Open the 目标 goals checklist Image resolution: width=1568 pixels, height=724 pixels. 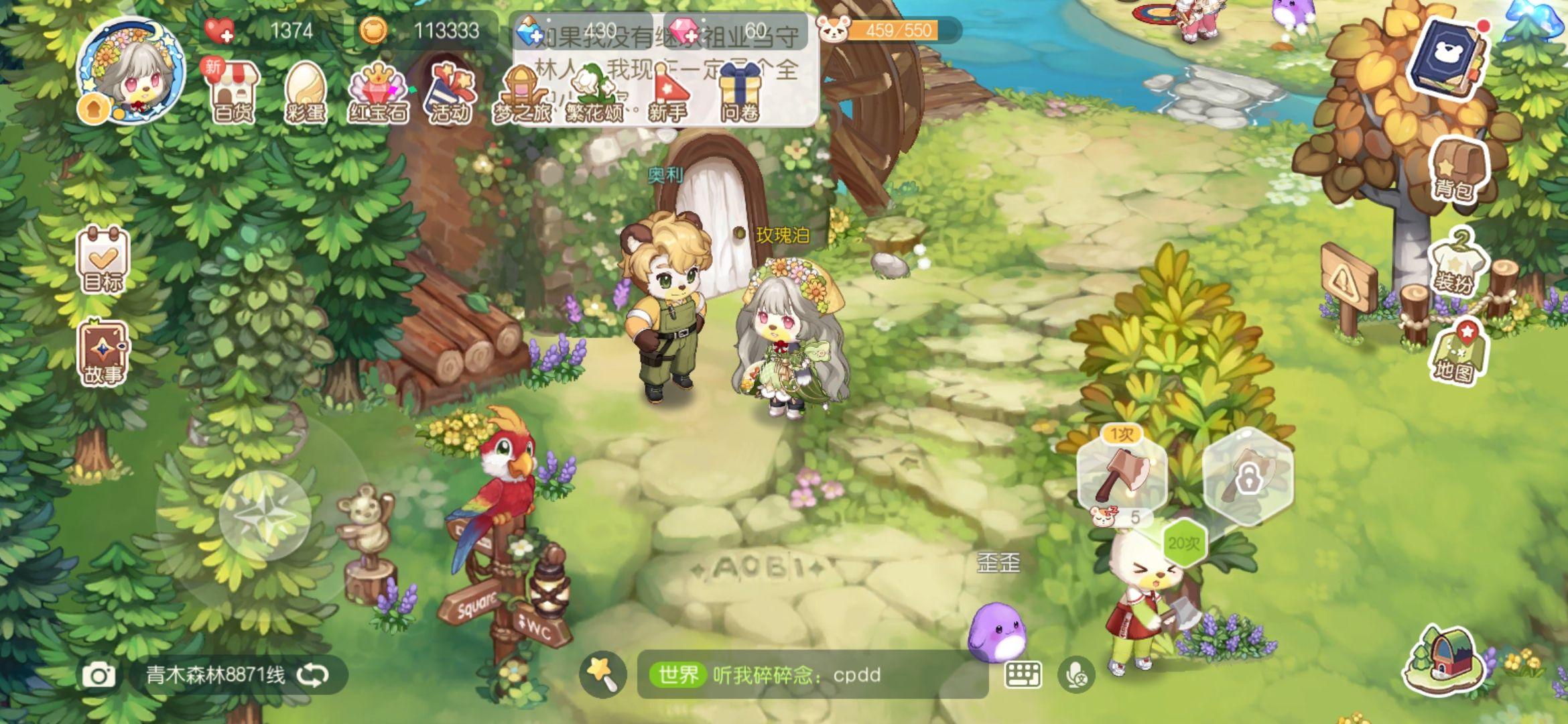(103, 260)
